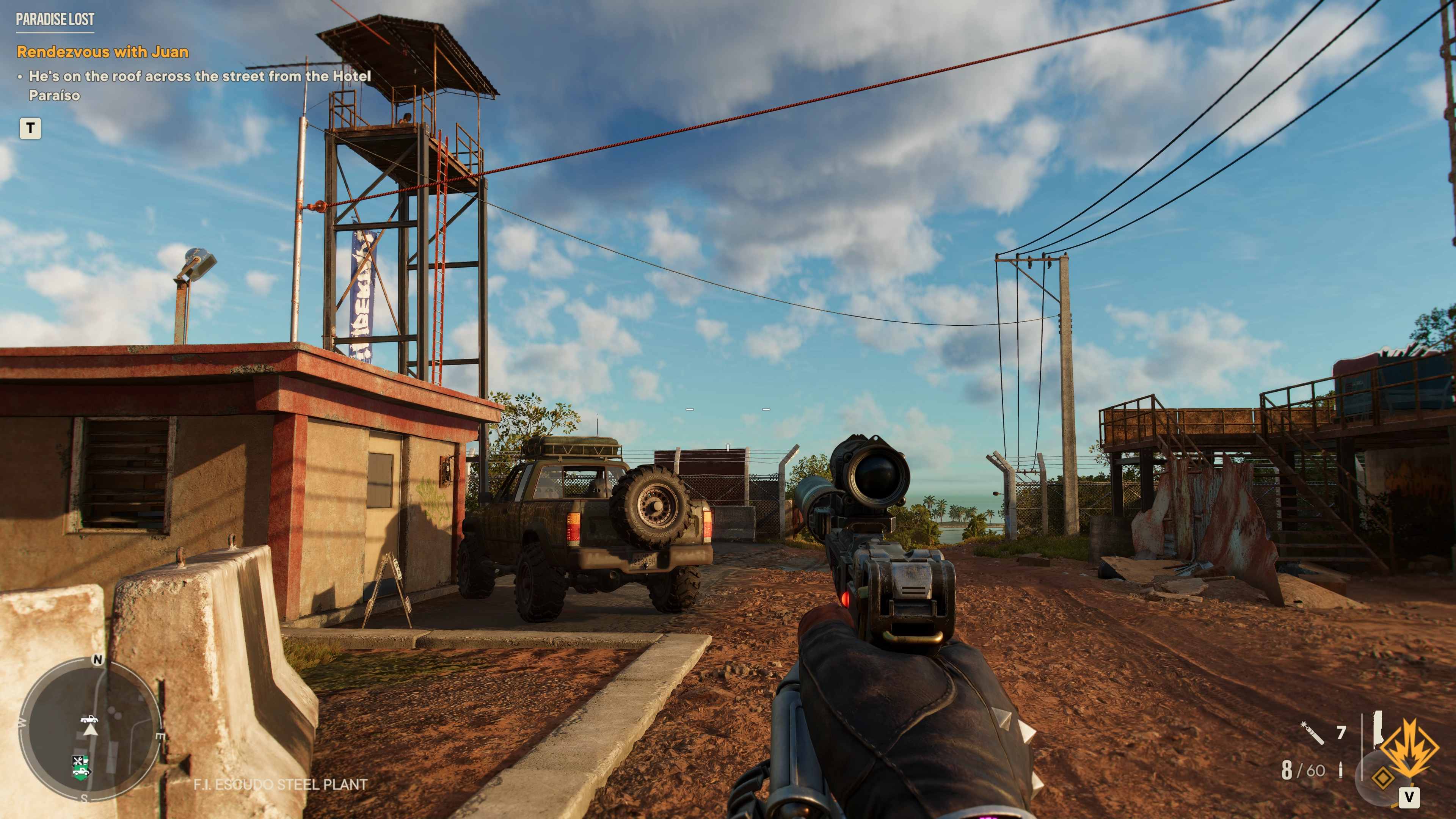Select the dynamite throwable icon
Screen dimensions: 1456x819
[1312, 733]
